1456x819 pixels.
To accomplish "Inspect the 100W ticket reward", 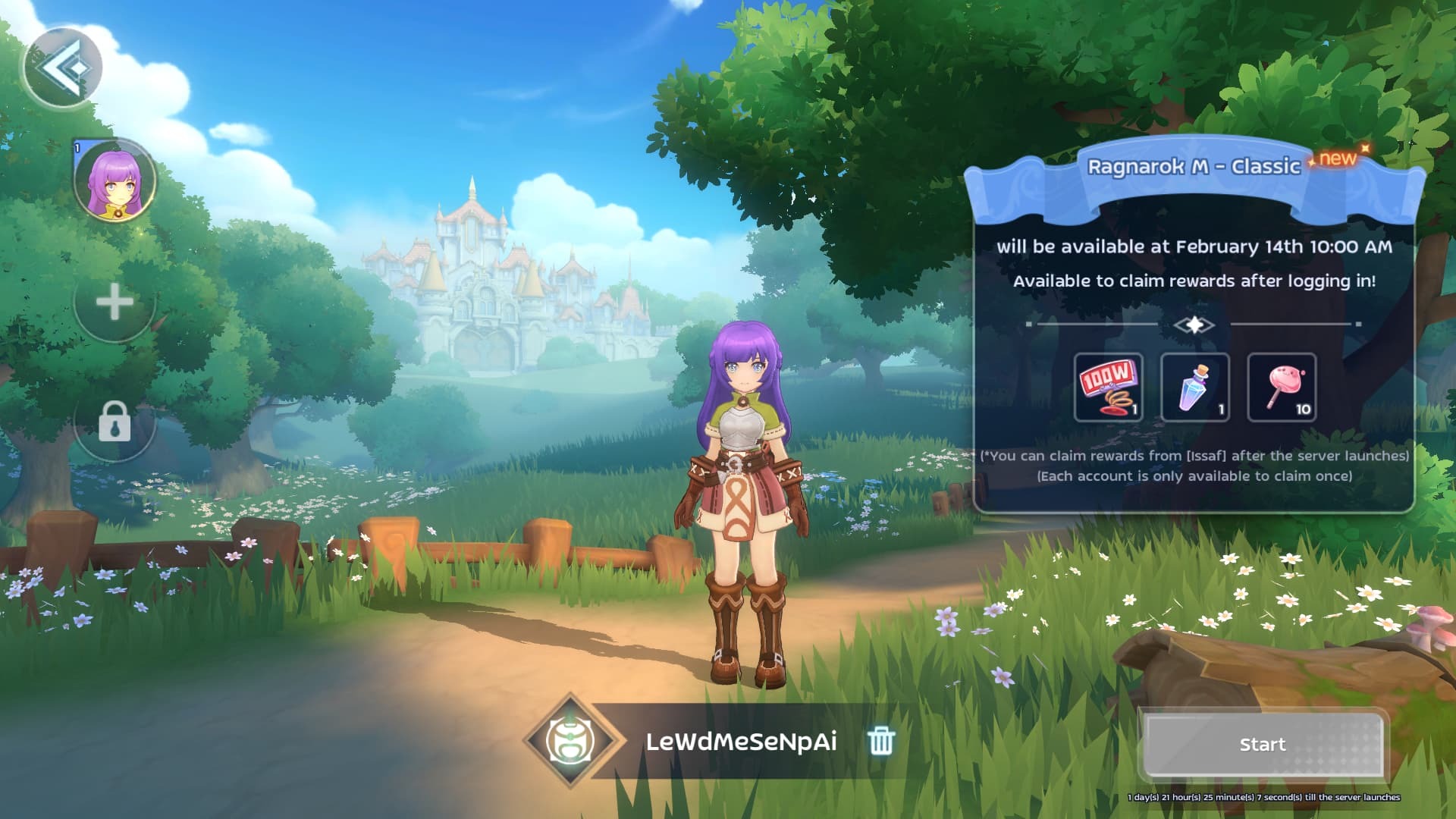I will pos(1108,388).
